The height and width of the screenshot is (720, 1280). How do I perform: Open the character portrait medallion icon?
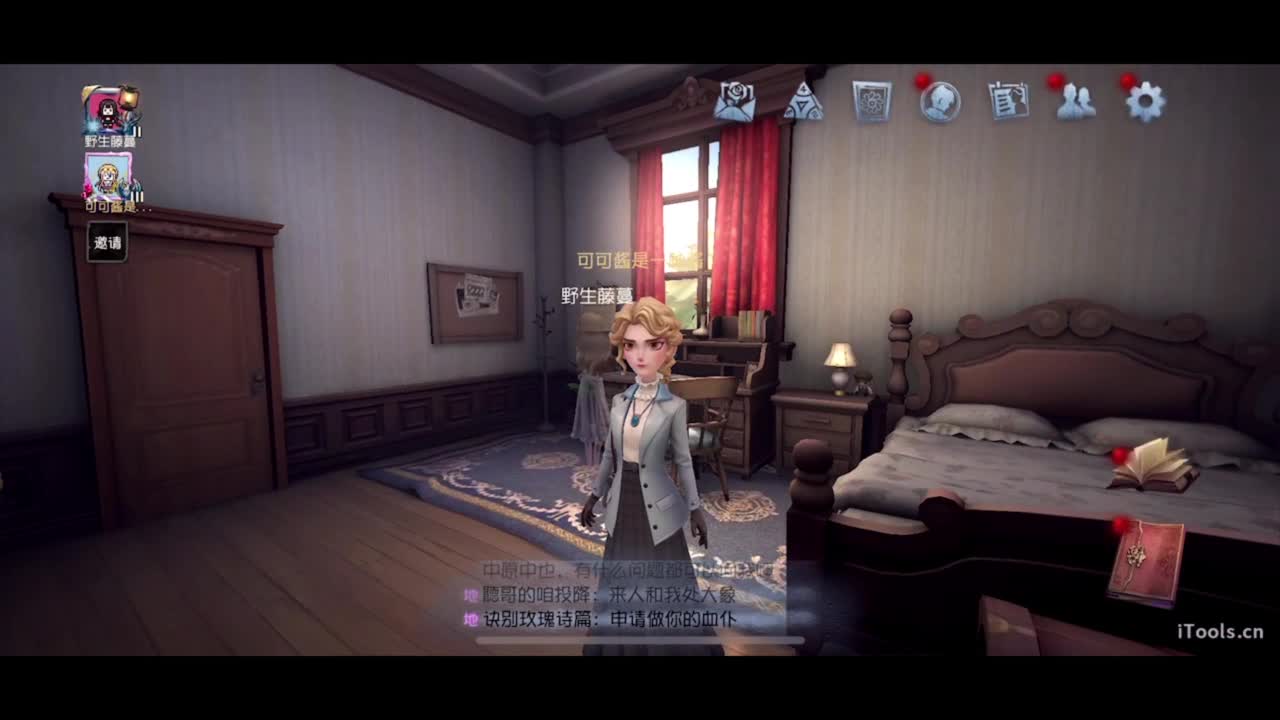pyautogui.click(x=939, y=100)
